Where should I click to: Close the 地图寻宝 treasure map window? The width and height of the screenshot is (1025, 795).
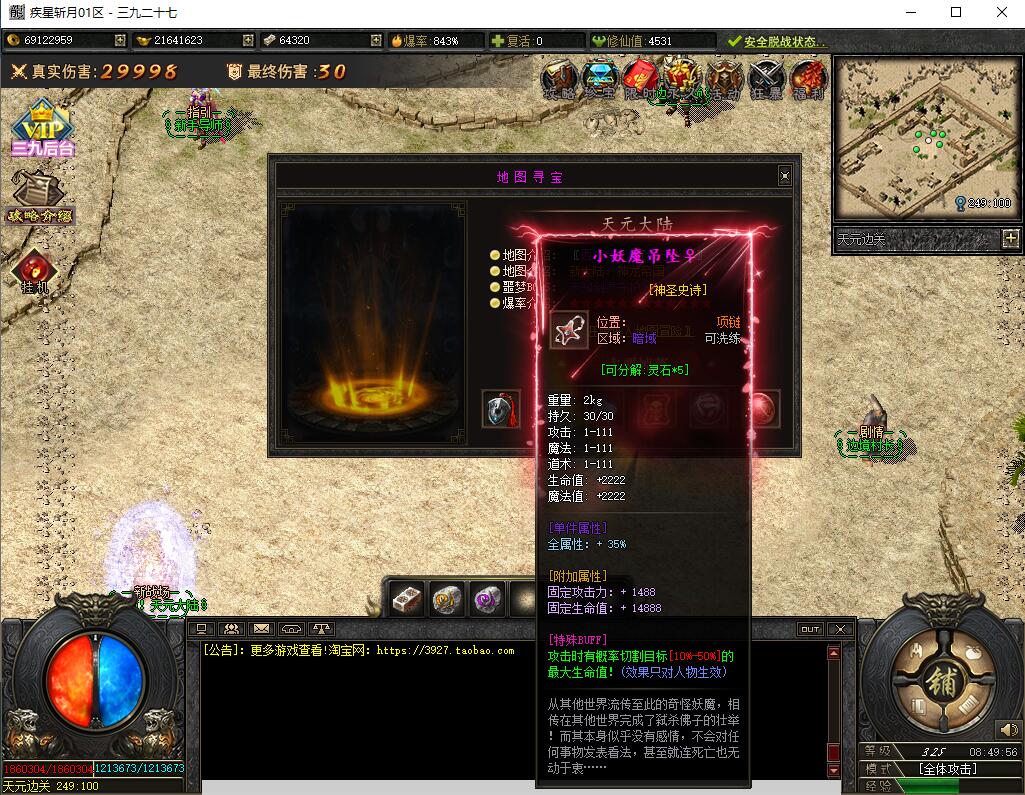point(785,176)
